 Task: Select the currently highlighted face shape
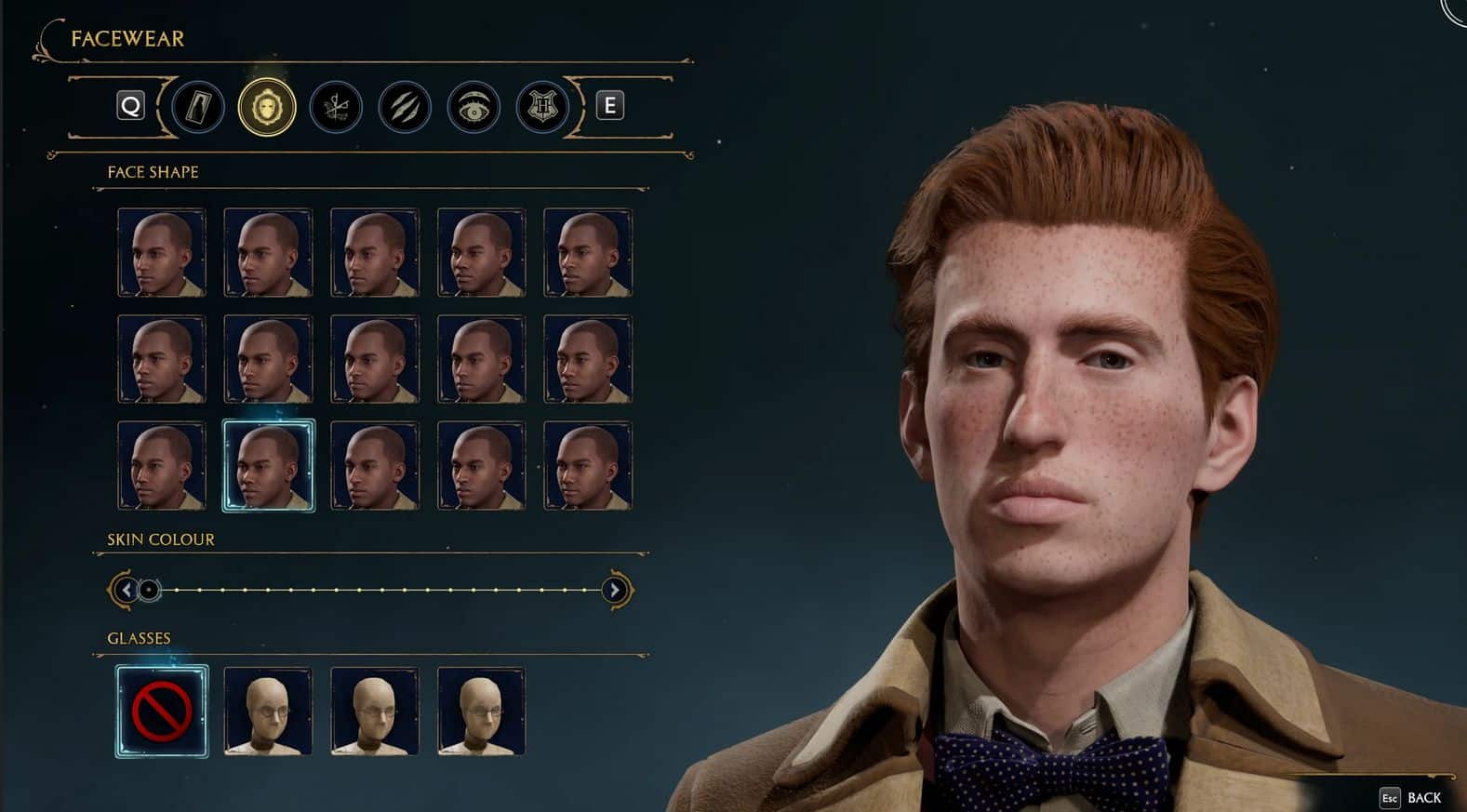[268, 465]
